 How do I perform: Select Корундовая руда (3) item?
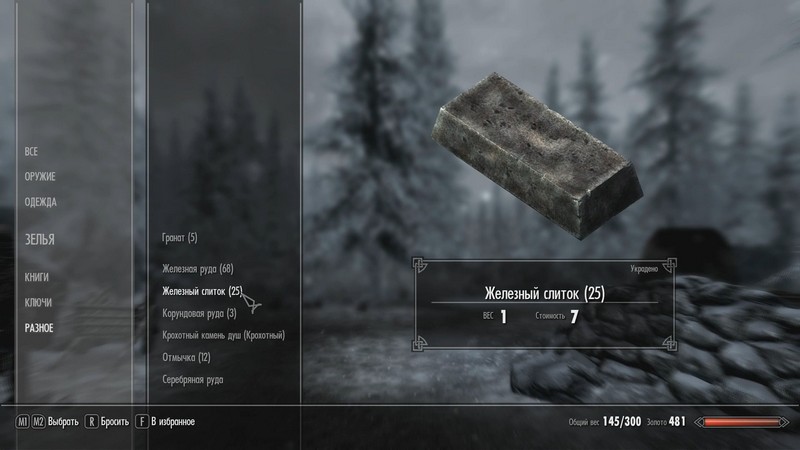pos(199,313)
